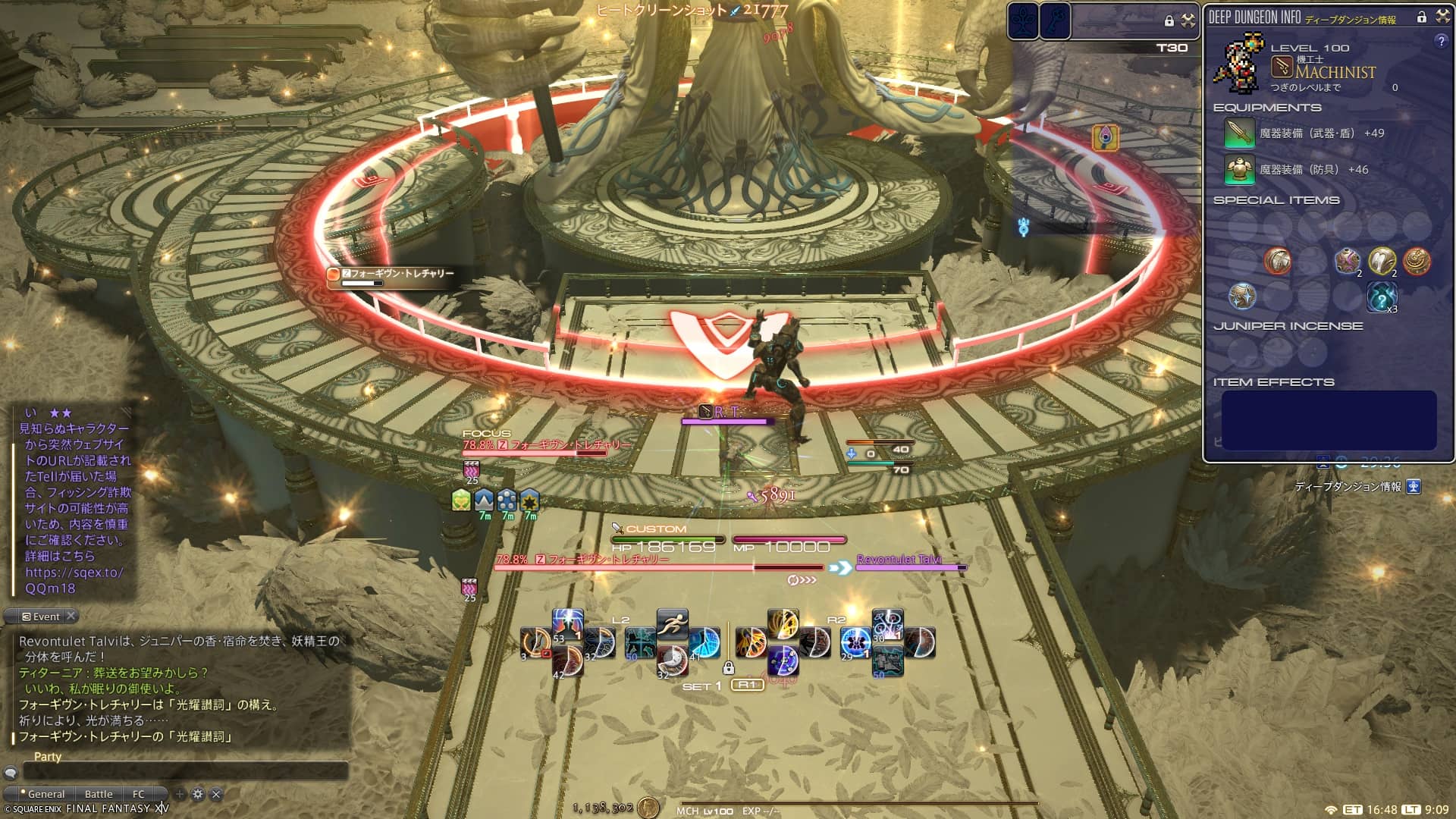Screen dimensions: 1456x819
Task: Activate the blue snowflake burst action
Action: tap(855, 643)
